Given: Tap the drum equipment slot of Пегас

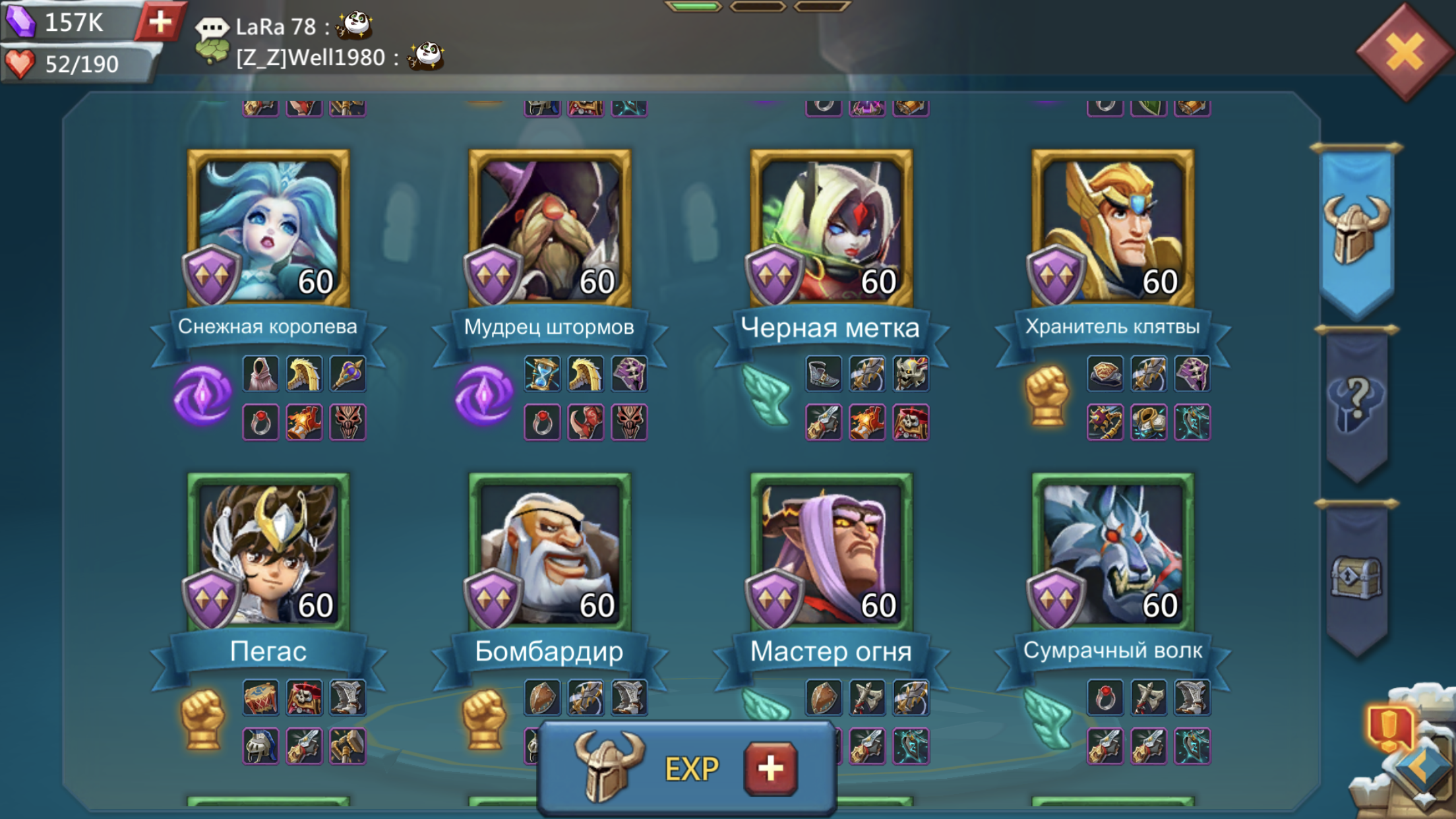Looking at the screenshot, I should pyautogui.click(x=260, y=698).
